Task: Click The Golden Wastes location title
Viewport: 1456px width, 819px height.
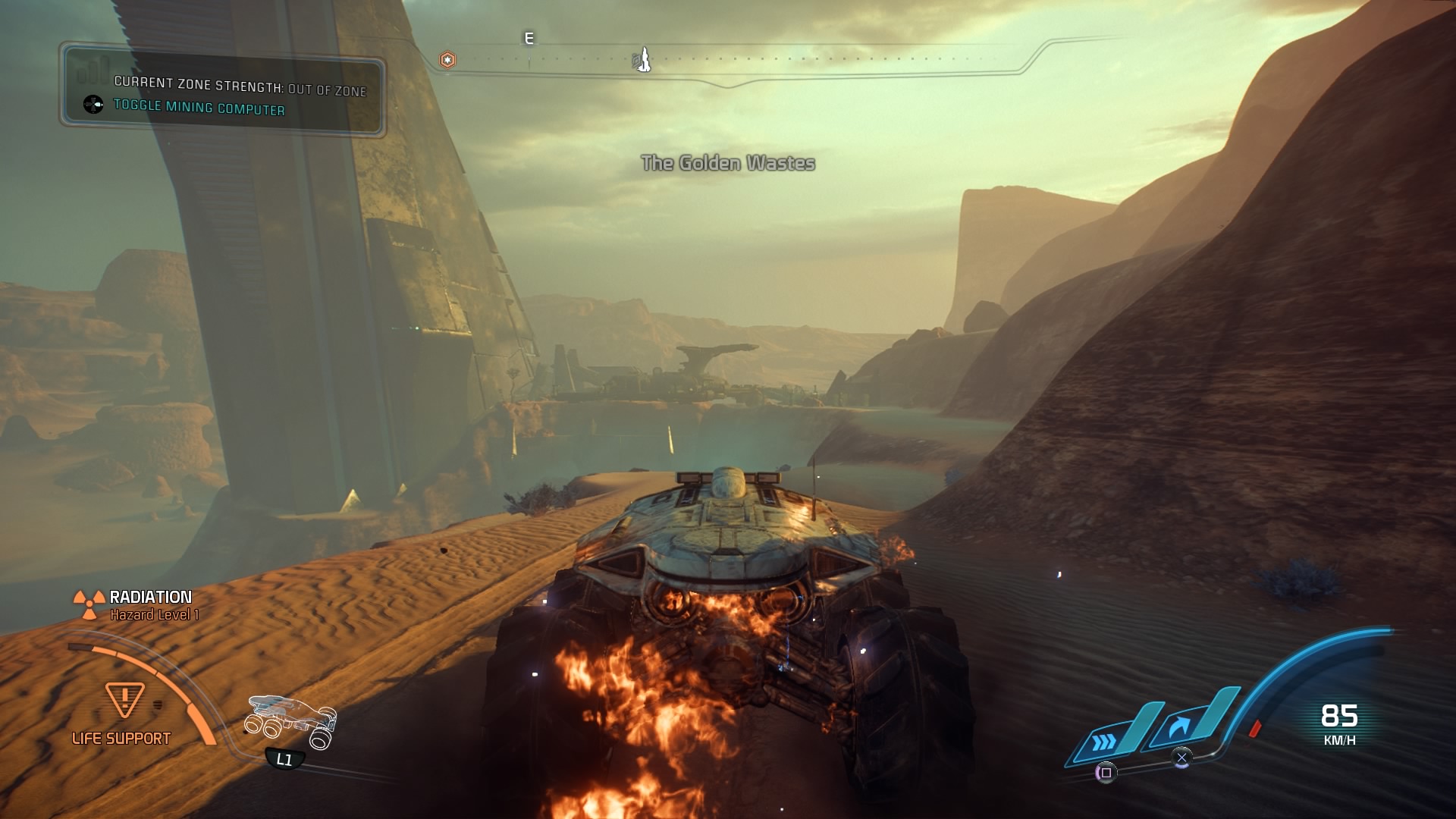Action: 729,162
